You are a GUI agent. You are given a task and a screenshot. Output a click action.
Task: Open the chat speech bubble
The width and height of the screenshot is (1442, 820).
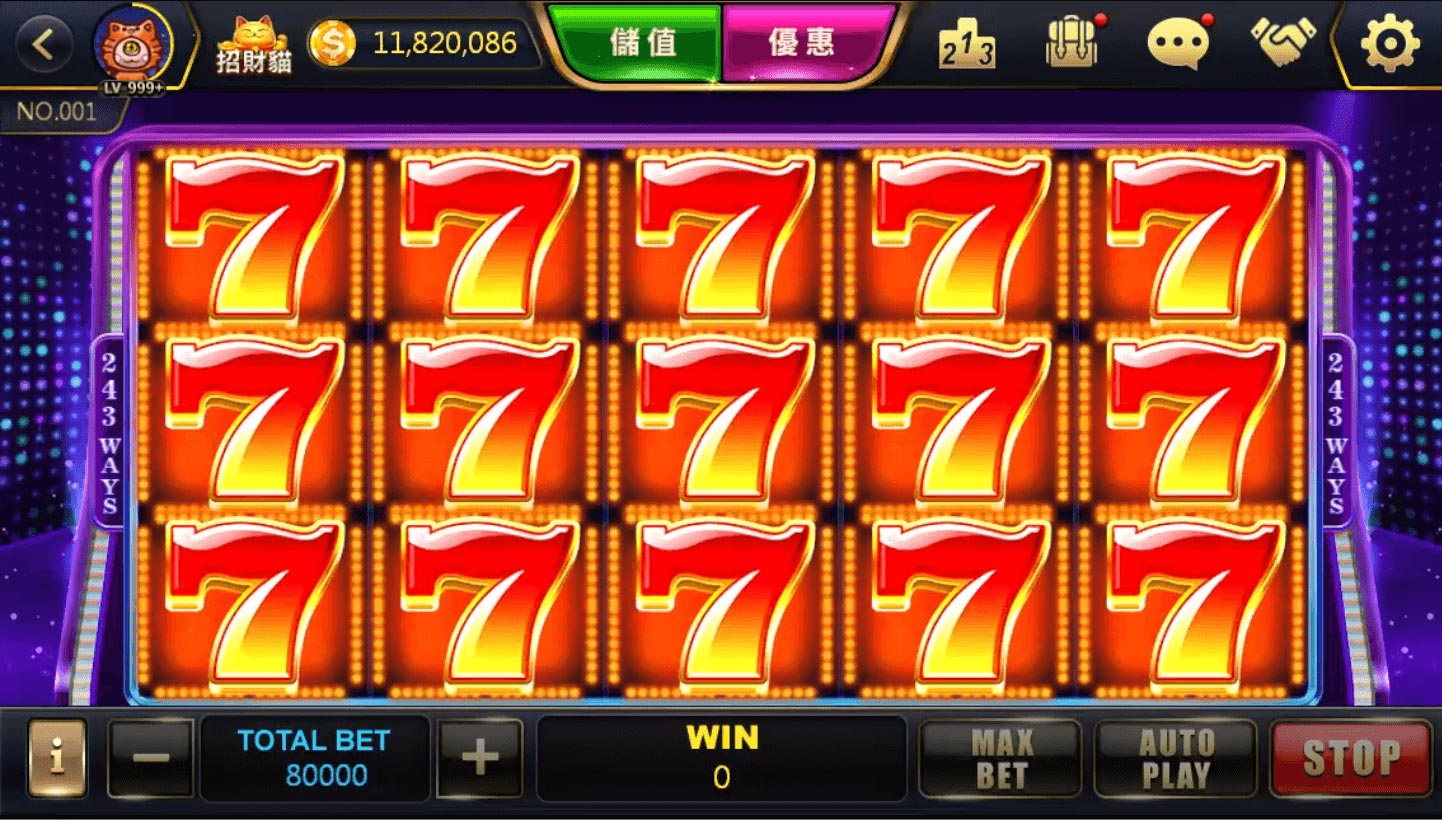[1177, 45]
